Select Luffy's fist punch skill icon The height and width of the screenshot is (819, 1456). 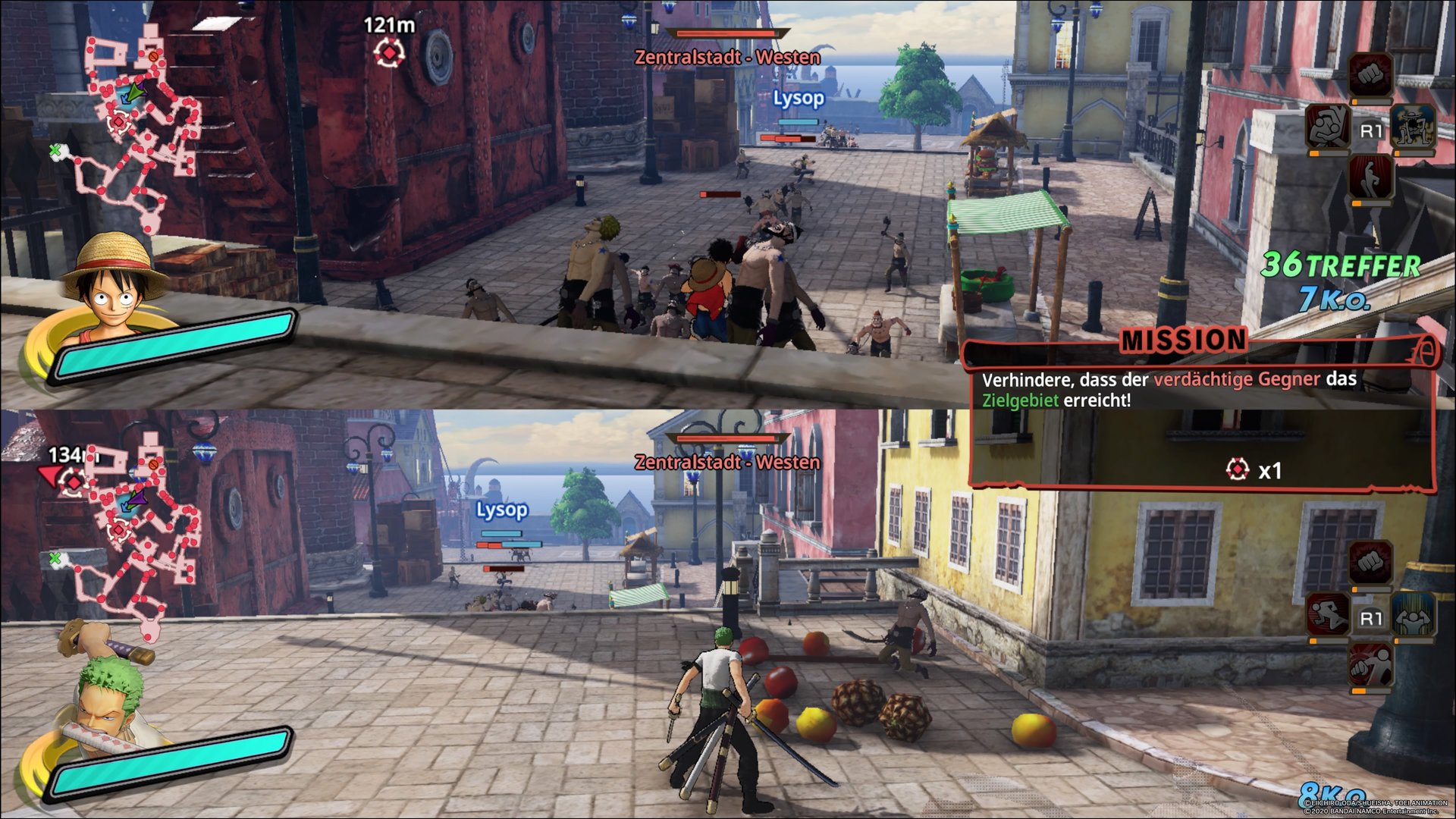point(1368,74)
